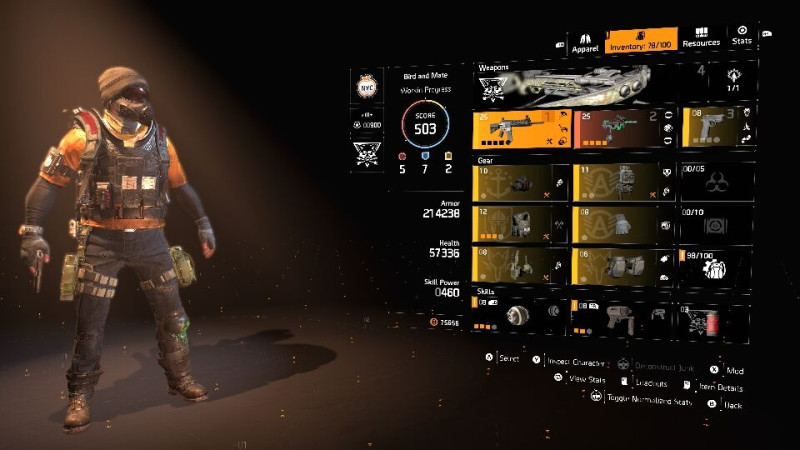Select the backpack gear slot
The height and width of the screenshot is (450, 800).
pyautogui.click(x=622, y=183)
